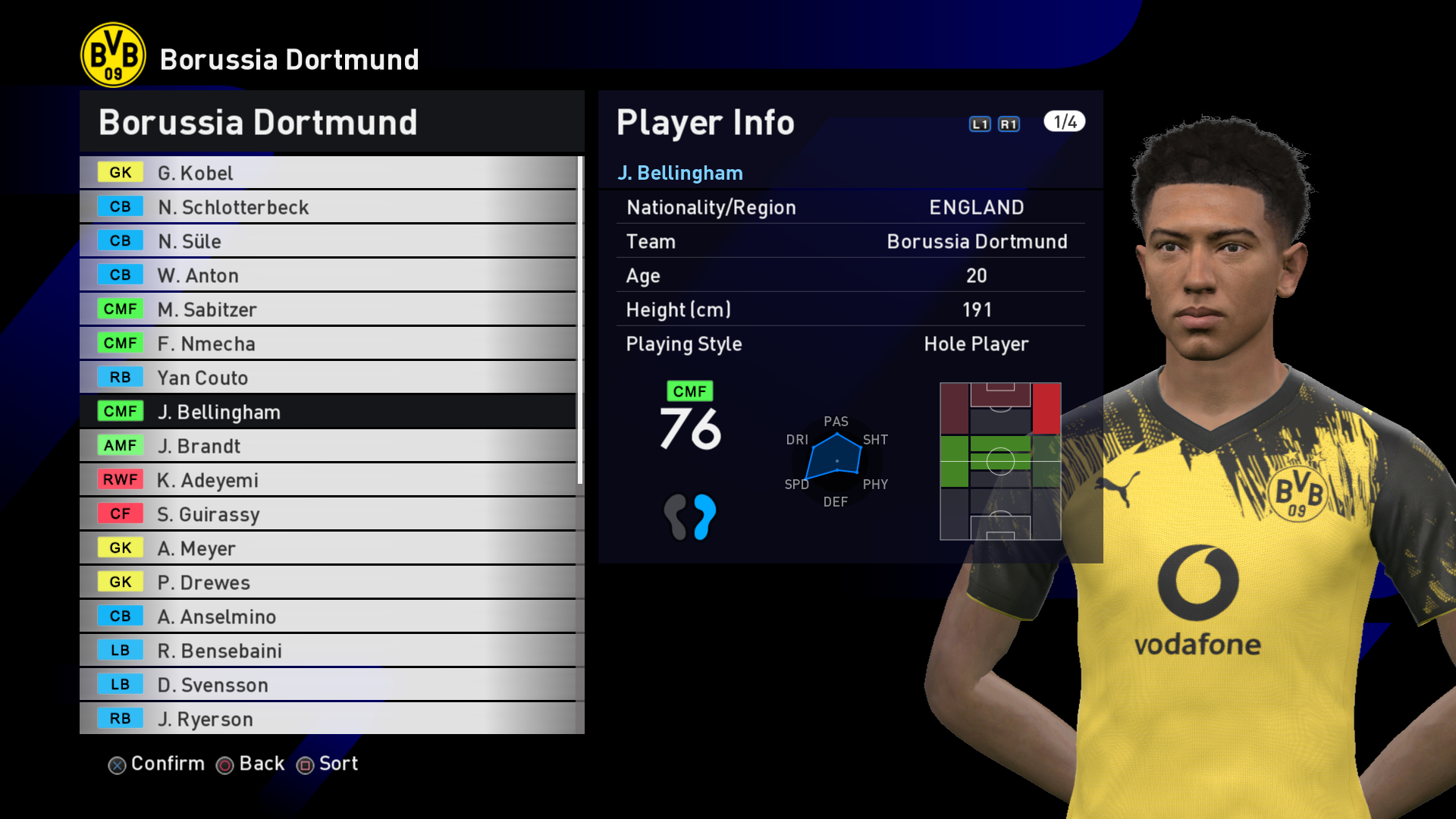Select P. Drewes in the roster
Screen dimensions: 1456x819
[328, 582]
